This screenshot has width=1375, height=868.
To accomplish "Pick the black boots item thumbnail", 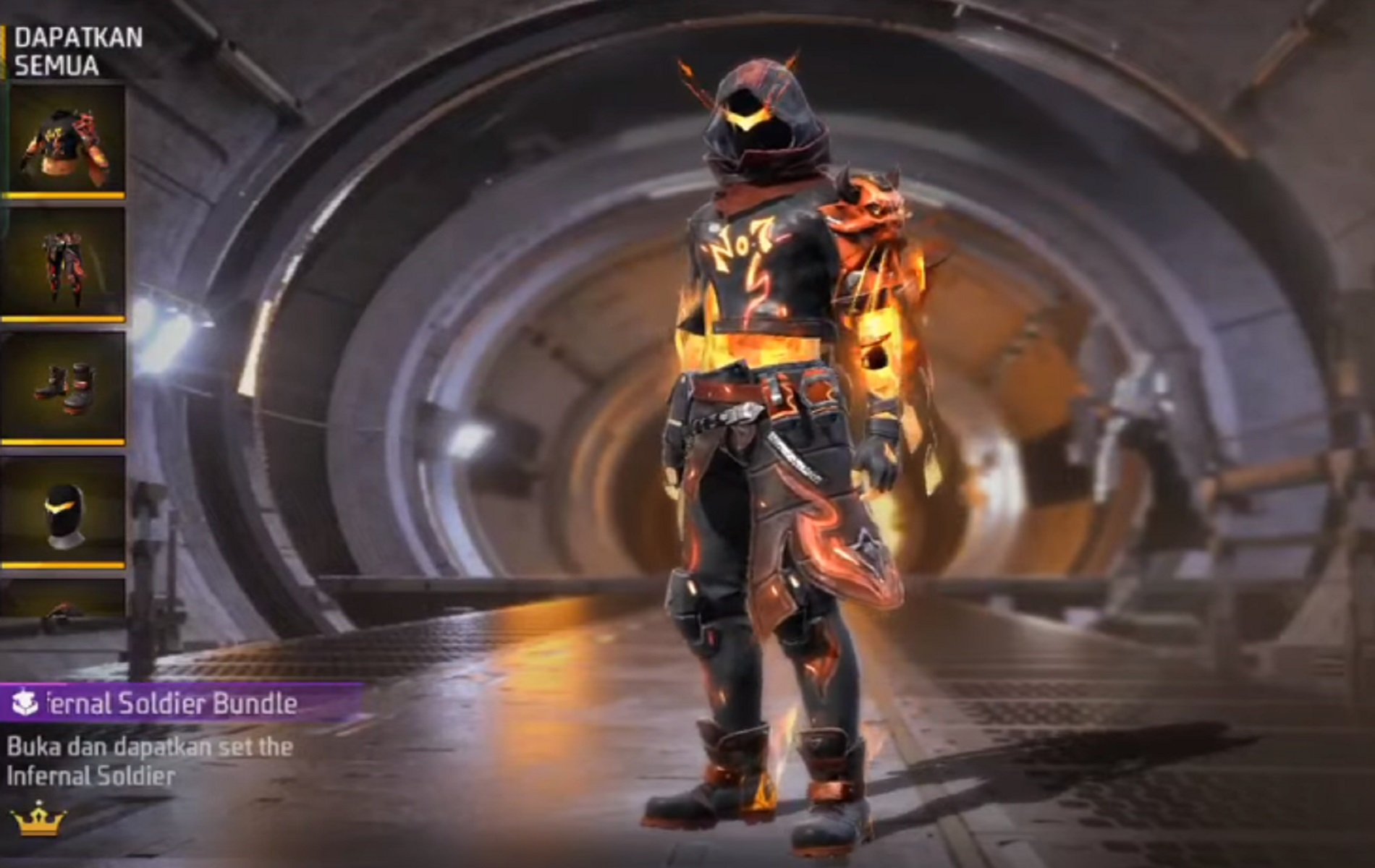I will (64, 388).
